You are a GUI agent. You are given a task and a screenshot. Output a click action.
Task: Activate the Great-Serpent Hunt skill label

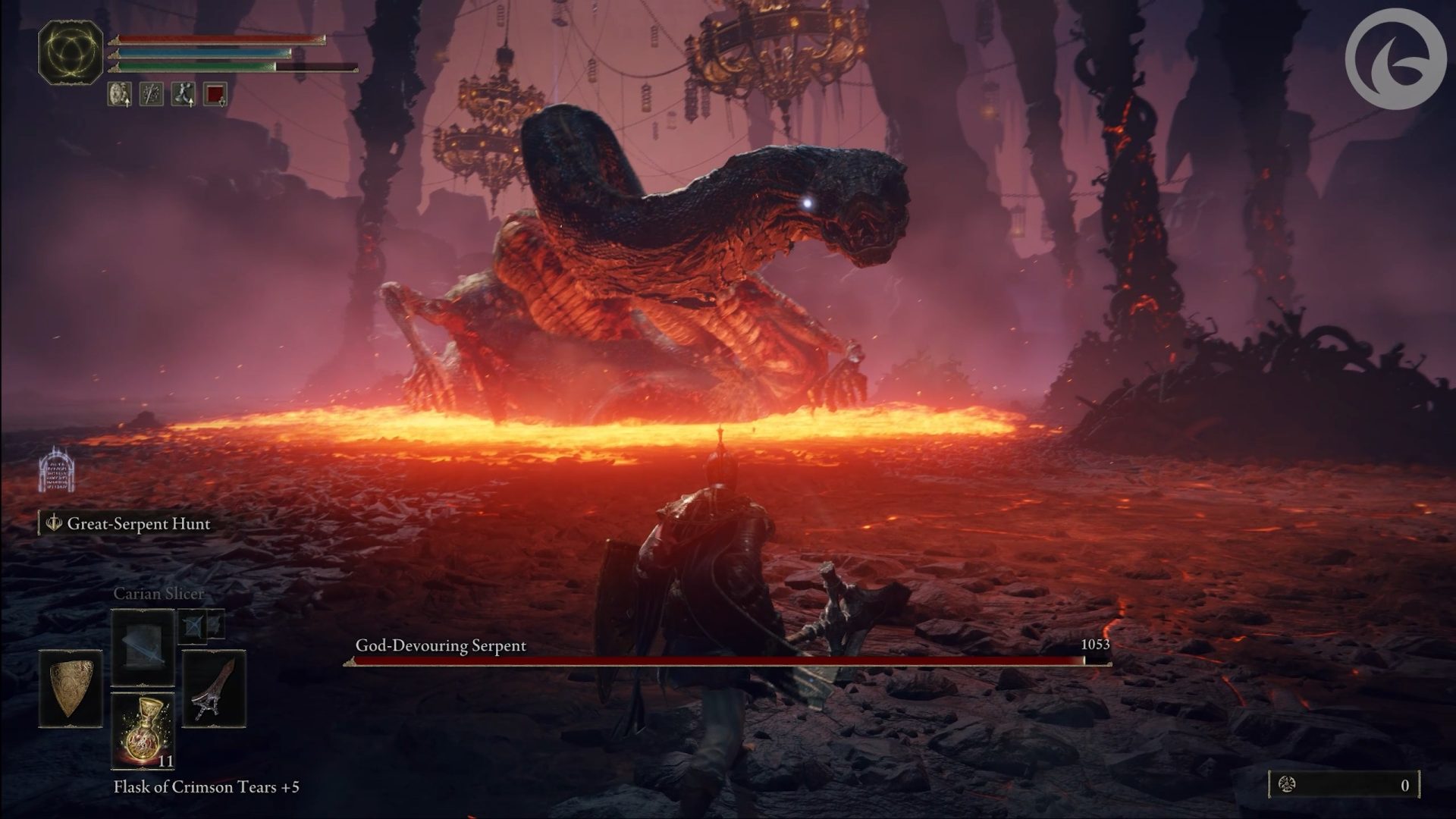point(127,524)
